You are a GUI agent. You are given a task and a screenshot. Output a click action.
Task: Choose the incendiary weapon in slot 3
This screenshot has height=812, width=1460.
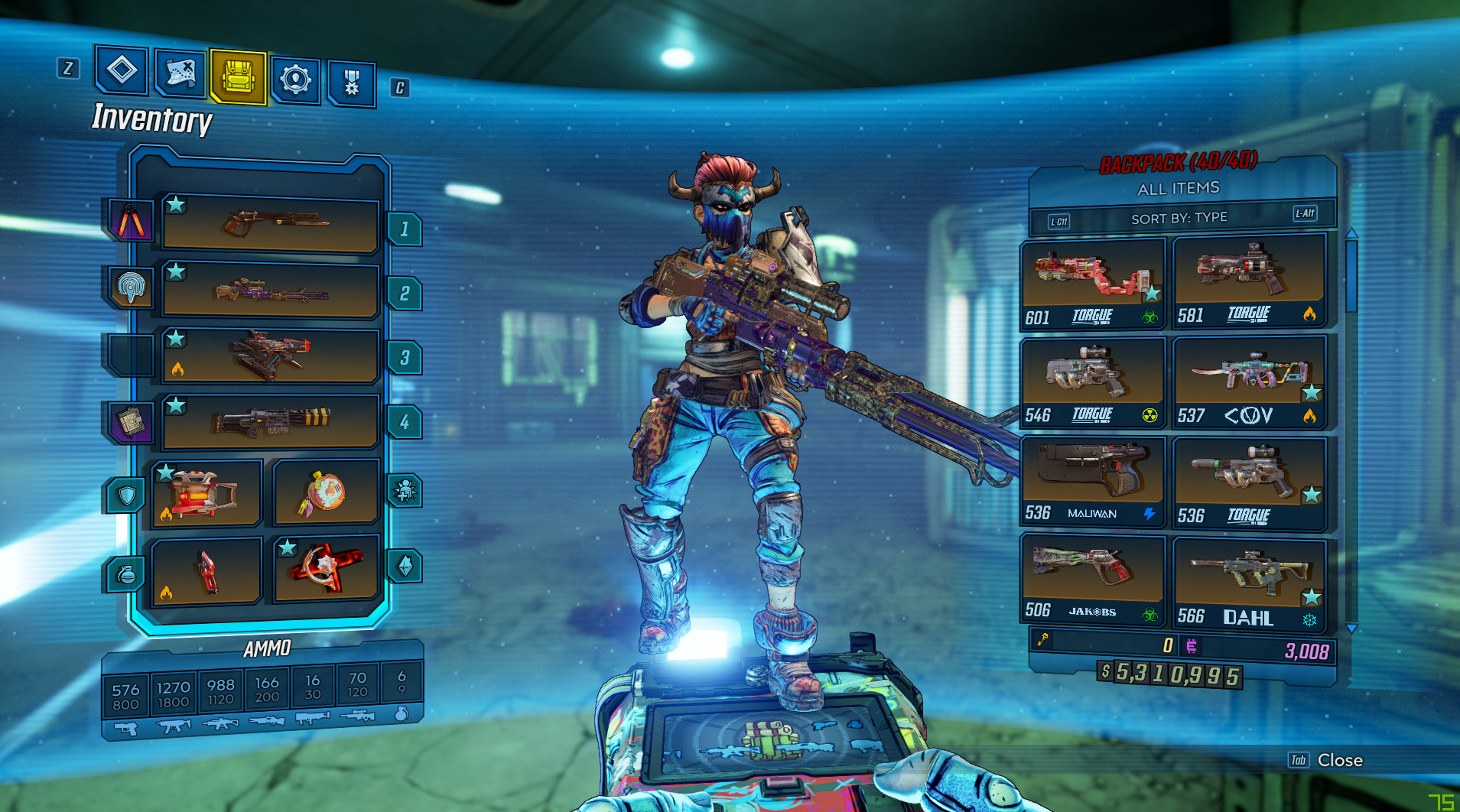tap(271, 356)
